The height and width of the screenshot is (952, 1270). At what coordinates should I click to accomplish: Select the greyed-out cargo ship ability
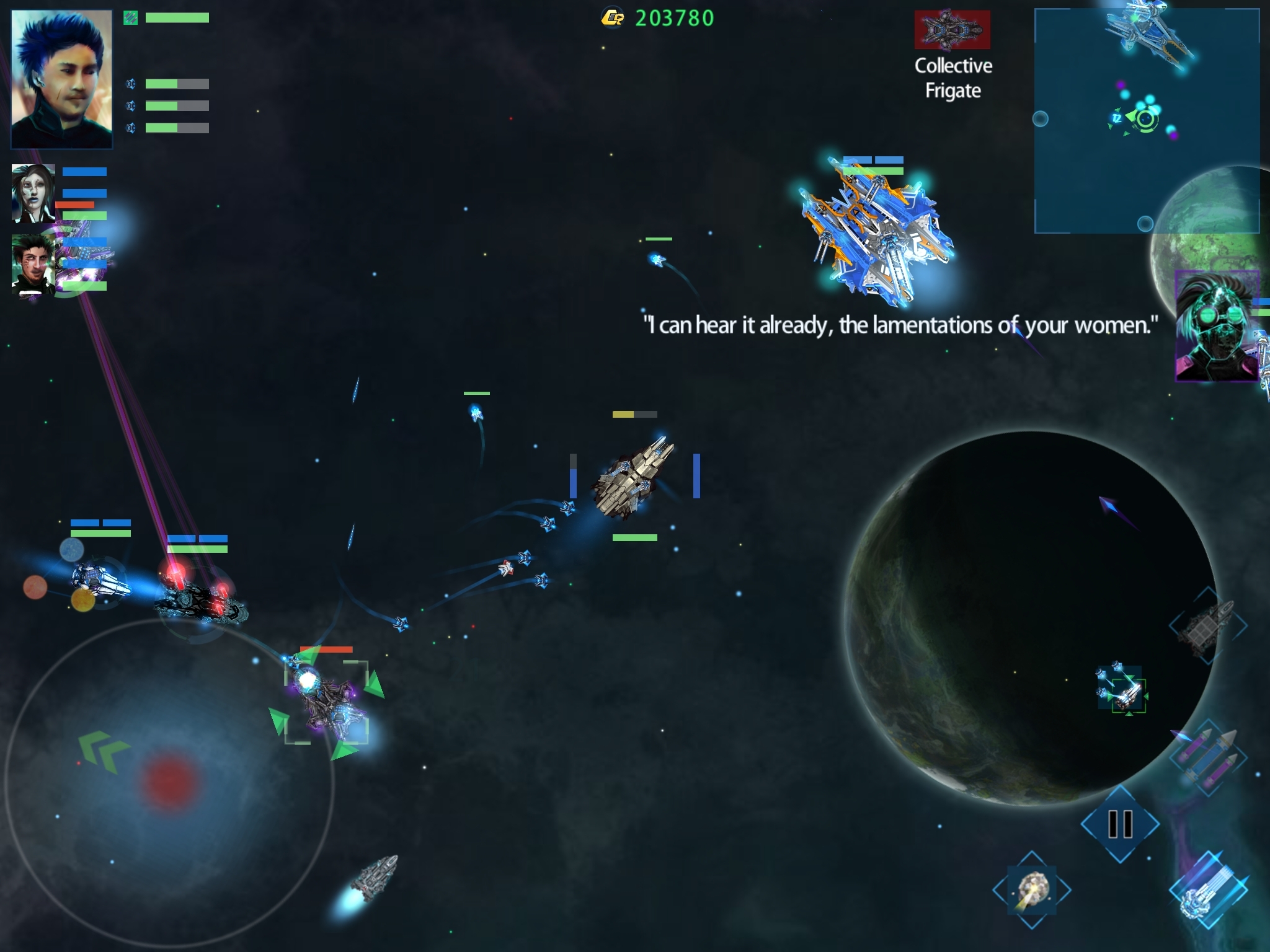pyautogui.click(x=1207, y=626)
